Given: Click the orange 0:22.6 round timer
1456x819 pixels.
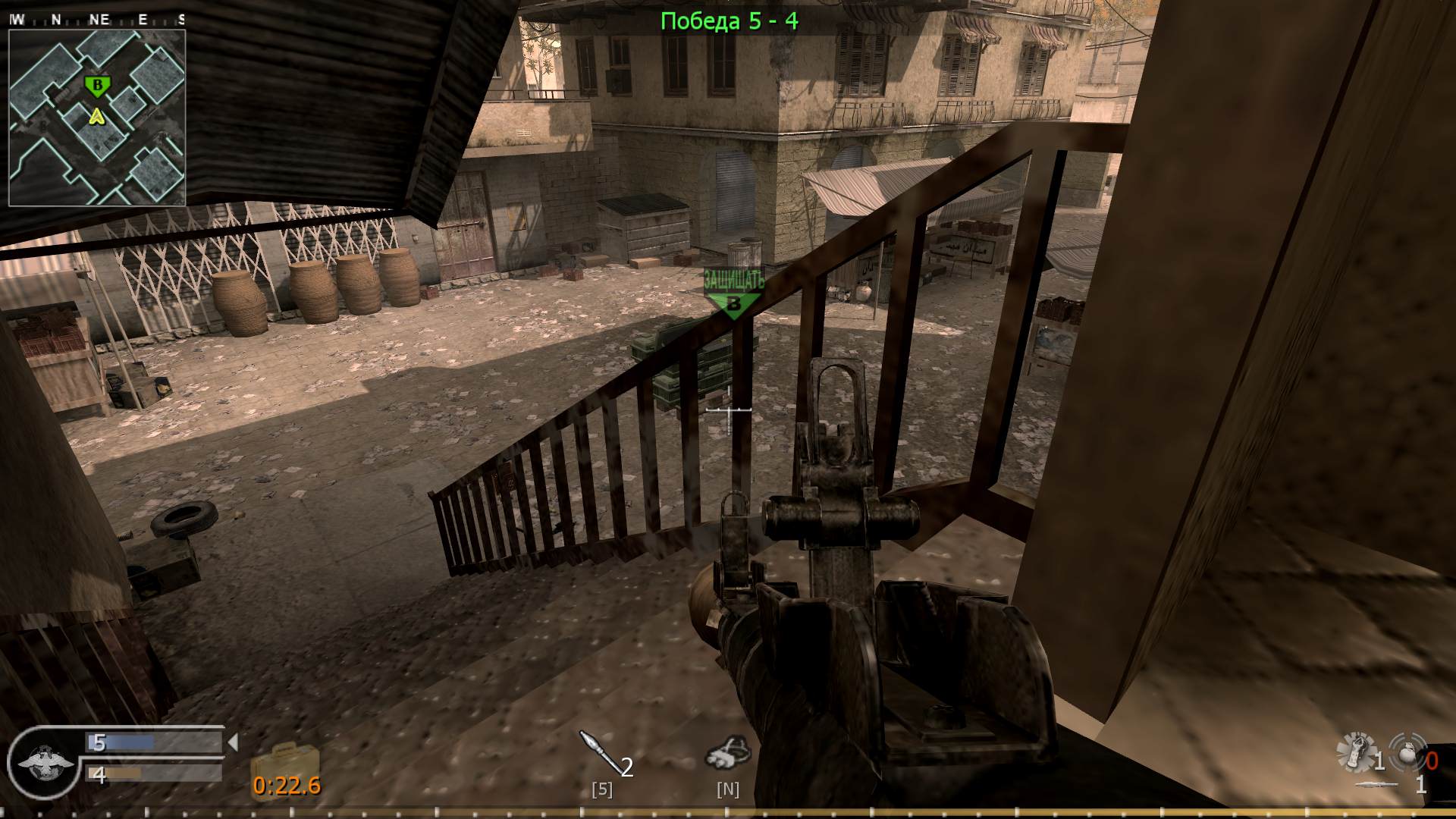Looking at the screenshot, I should tap(287, 787).
